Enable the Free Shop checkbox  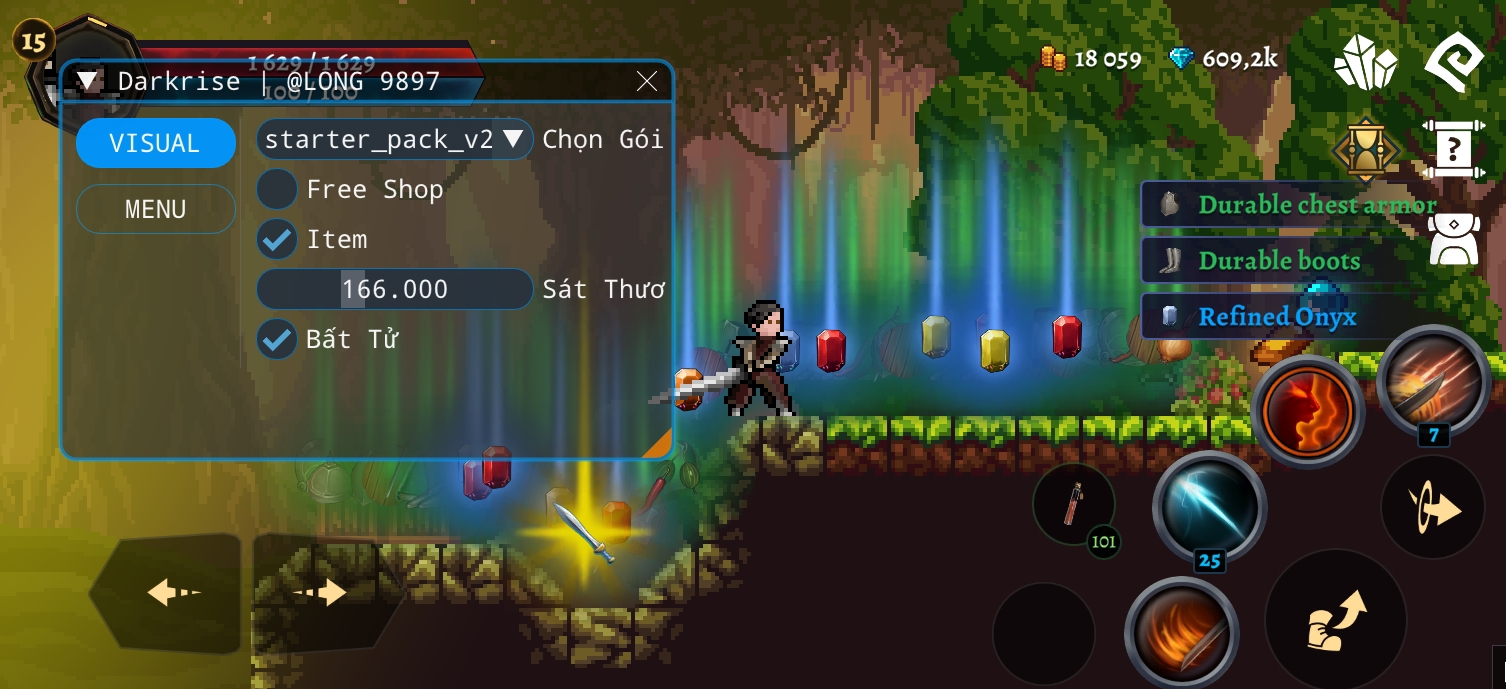tap(277, 189)
